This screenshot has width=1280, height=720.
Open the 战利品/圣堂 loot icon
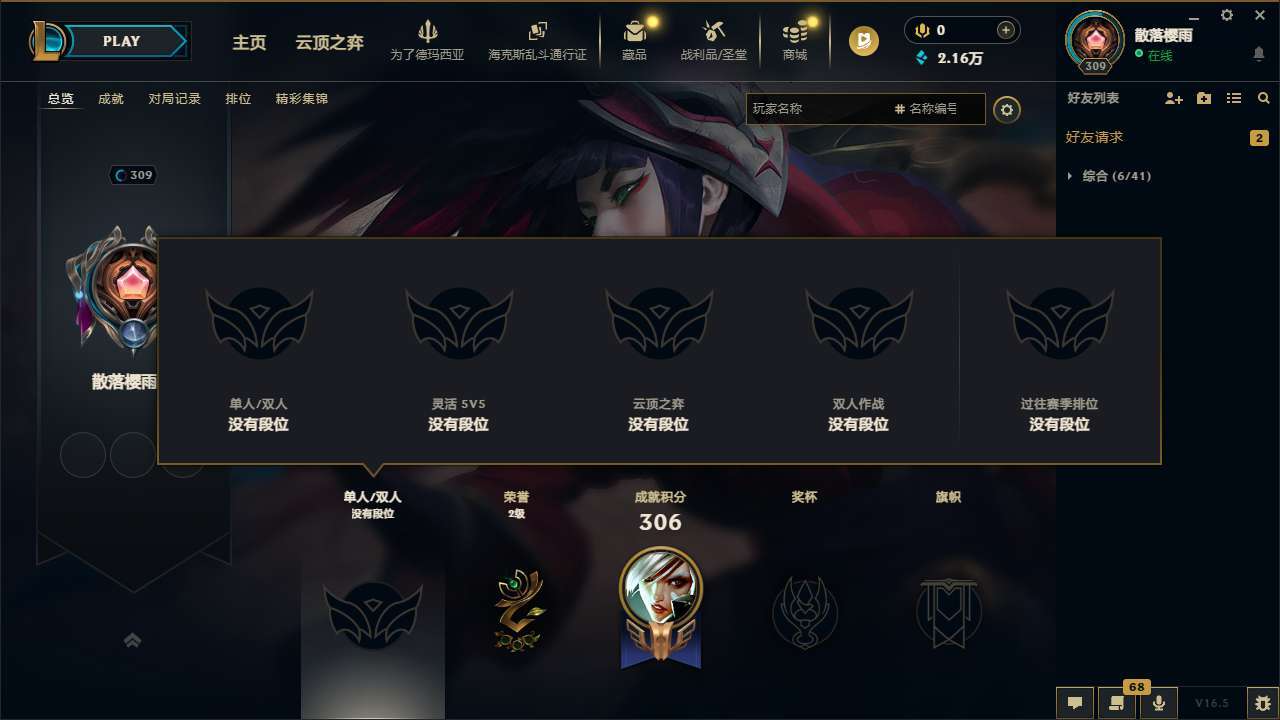[x=714, y=40]
